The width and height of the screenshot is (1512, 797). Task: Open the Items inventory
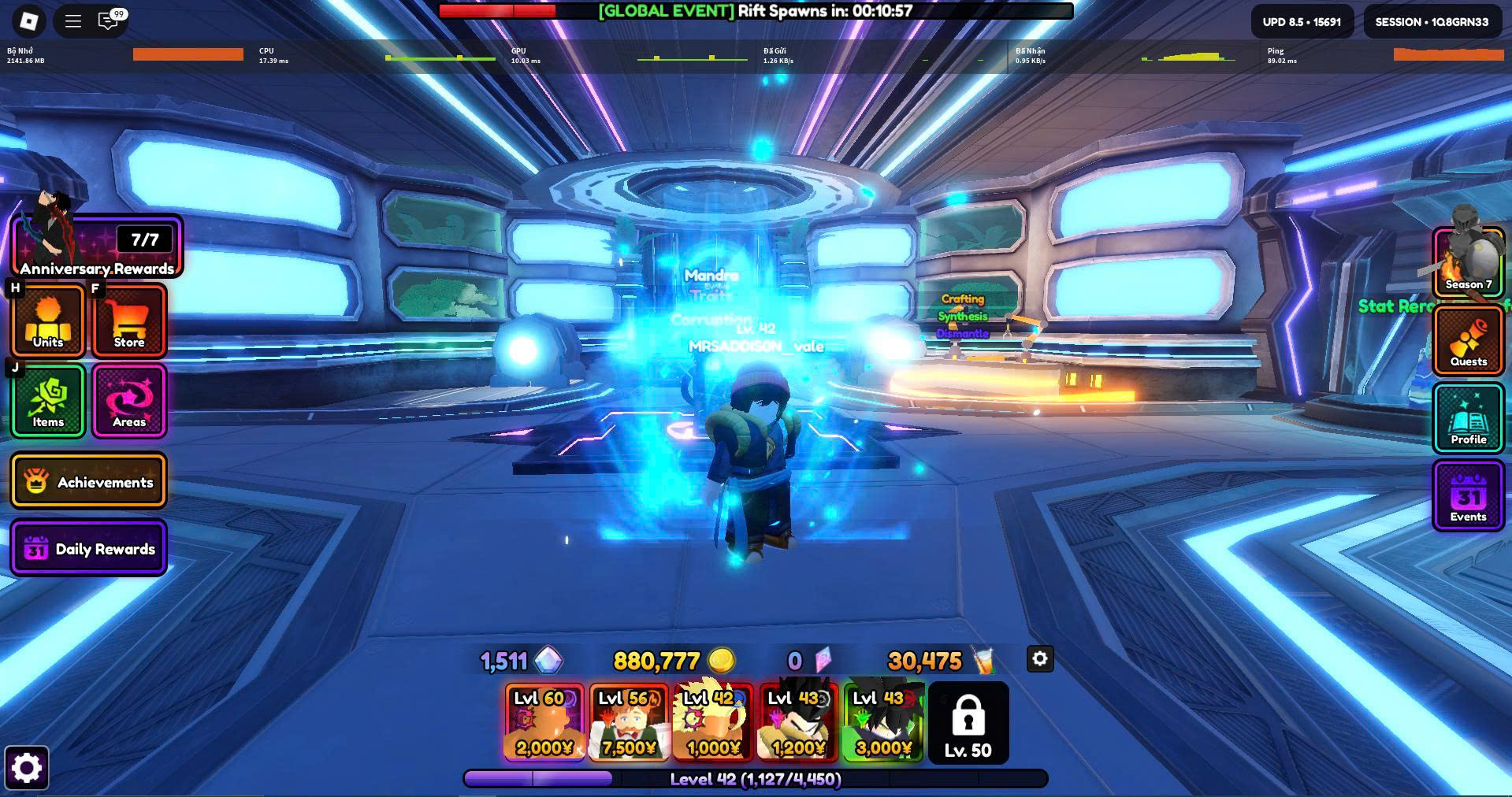[48, 400]
